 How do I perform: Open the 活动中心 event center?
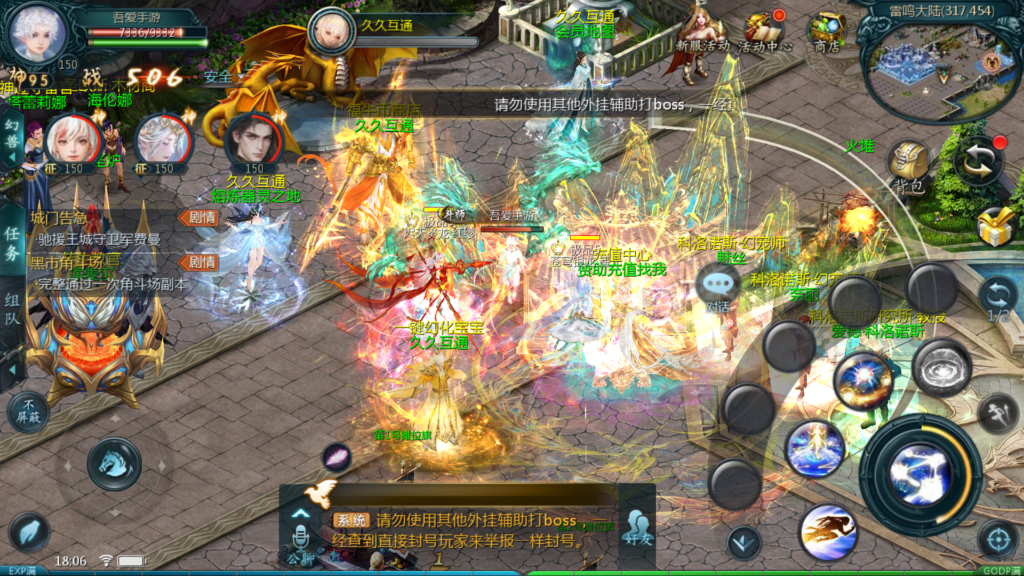[766, 32]
